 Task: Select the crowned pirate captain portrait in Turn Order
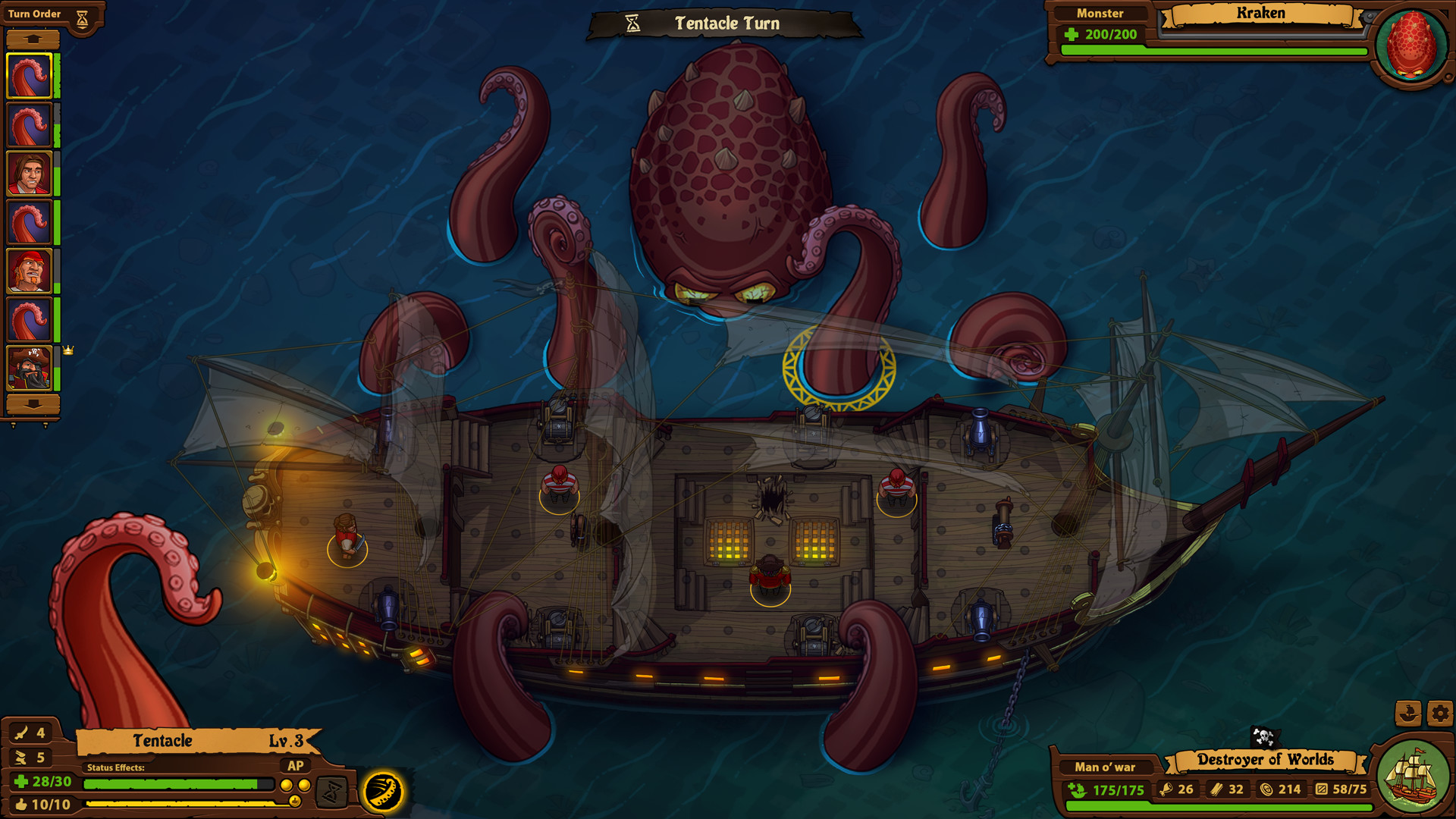tap(30, 370)
